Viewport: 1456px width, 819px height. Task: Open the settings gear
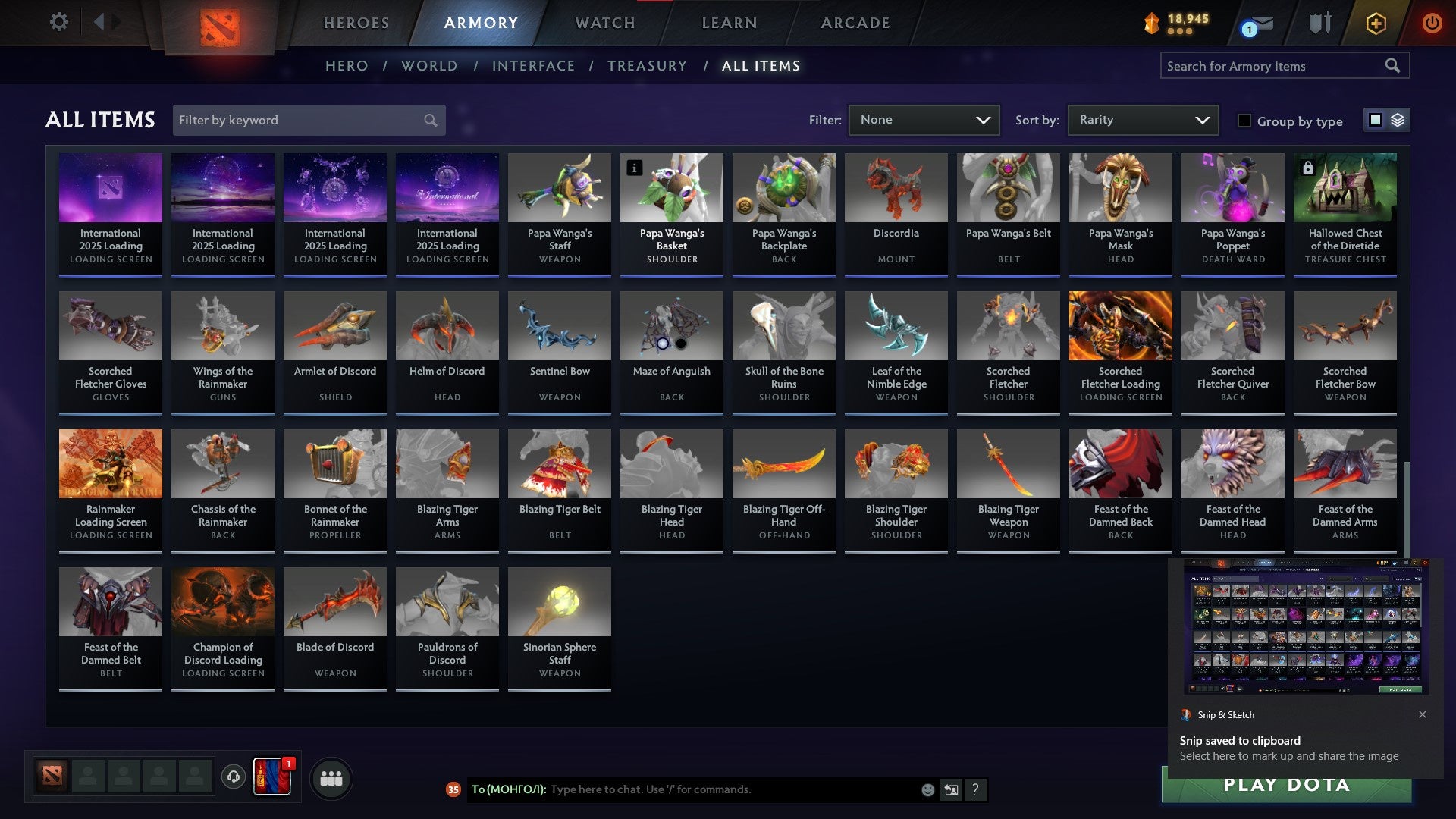point(59,21)
